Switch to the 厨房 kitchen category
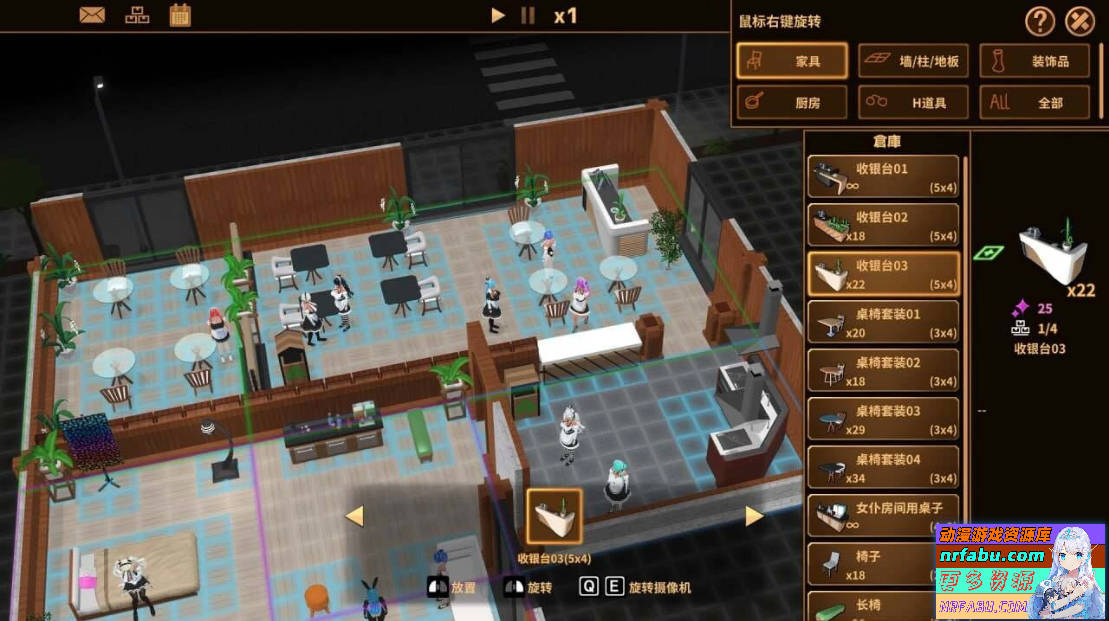The width and height of the screenshot is (1109, 621). click(792, 102)
